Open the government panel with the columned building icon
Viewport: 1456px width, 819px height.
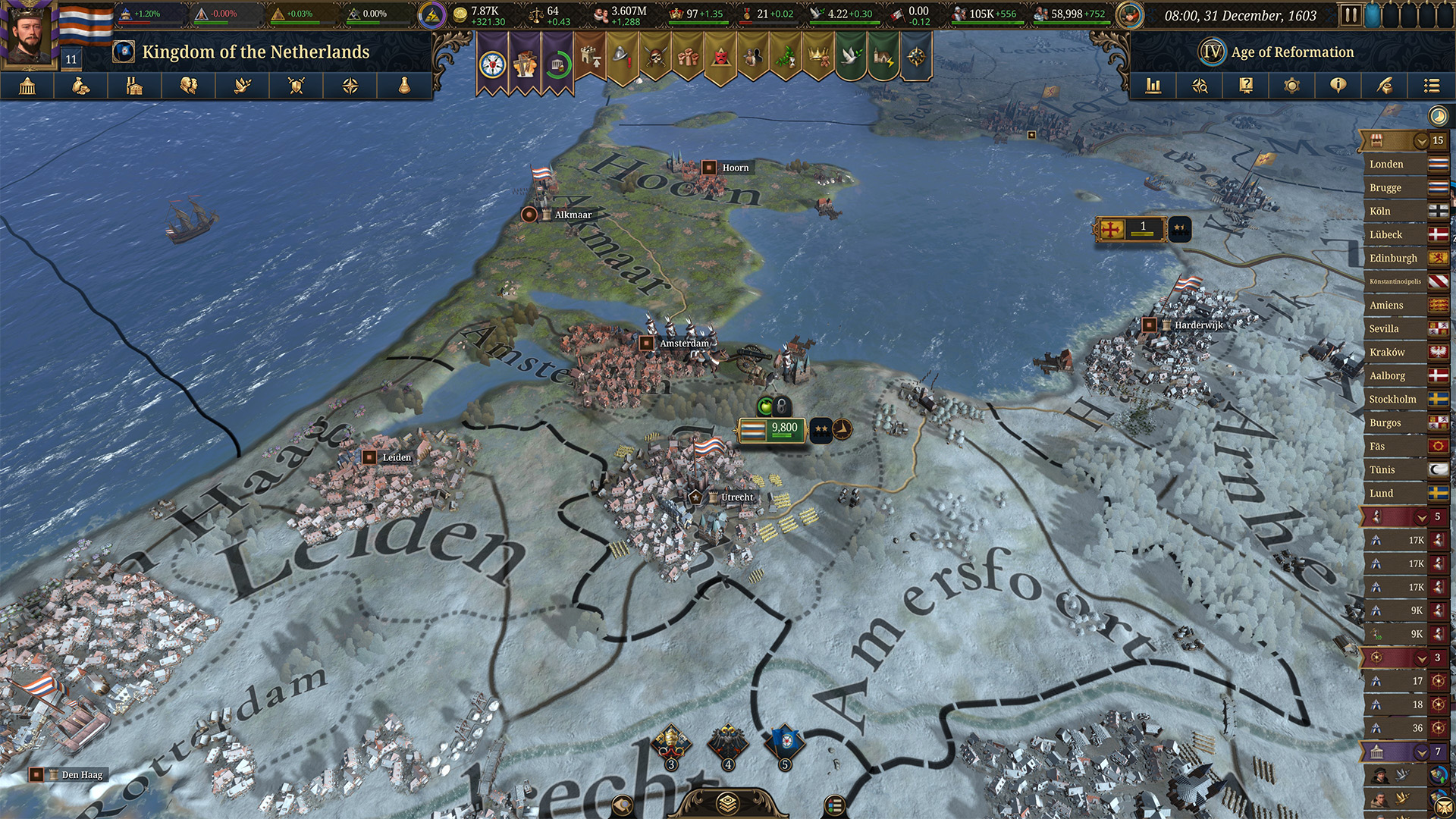27,86
